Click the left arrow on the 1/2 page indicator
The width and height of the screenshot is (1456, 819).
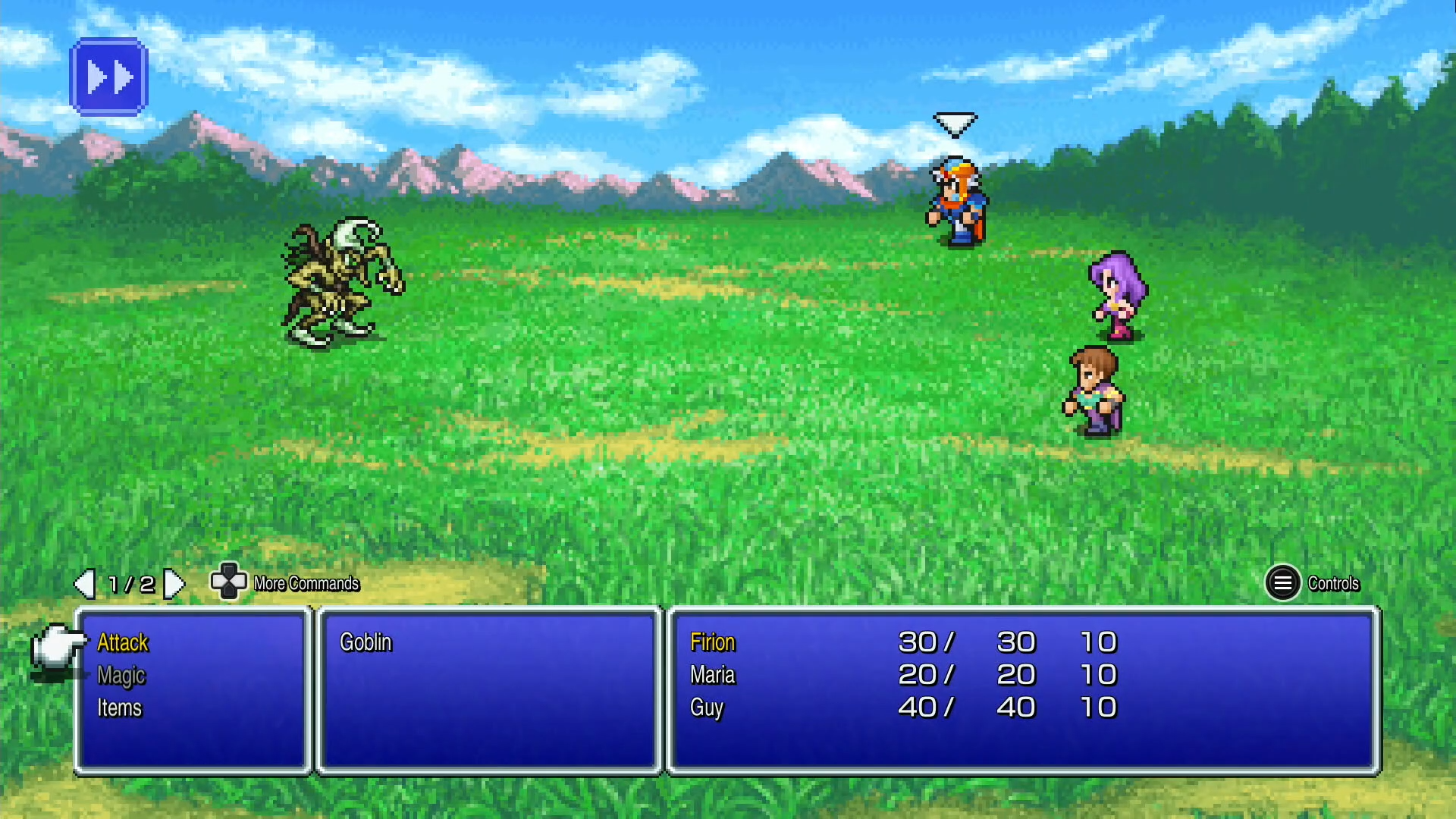pyautogui.click(x=83, y=583)
